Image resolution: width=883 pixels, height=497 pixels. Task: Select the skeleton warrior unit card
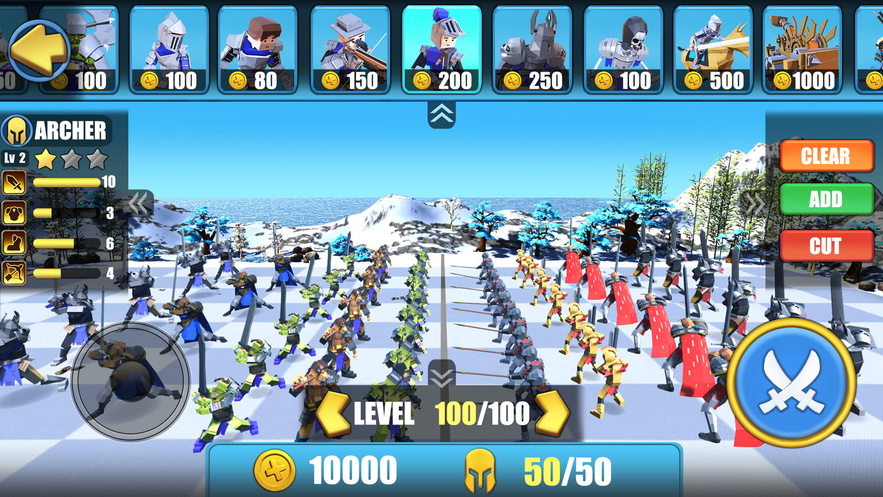(623, 49)
